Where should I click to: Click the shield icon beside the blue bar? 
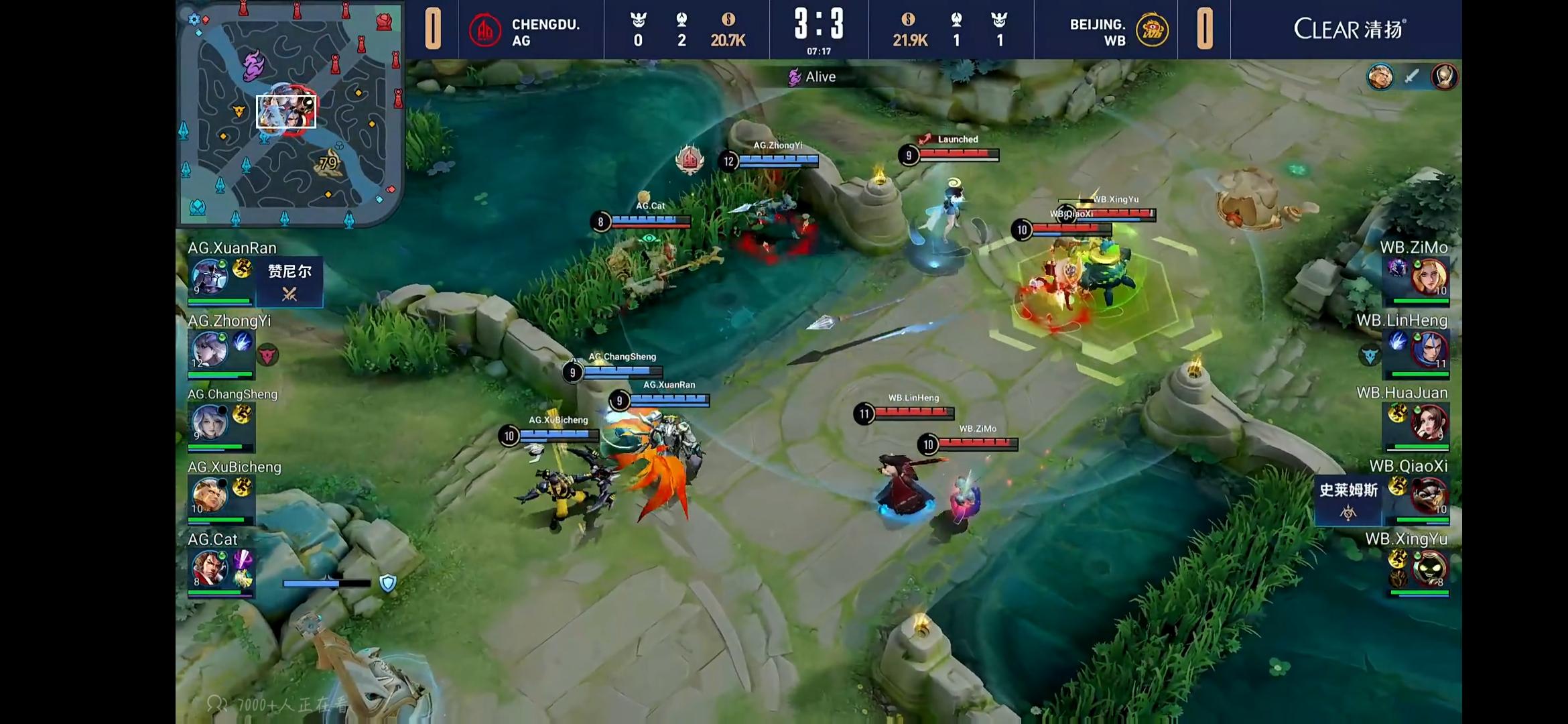(388, 583)
